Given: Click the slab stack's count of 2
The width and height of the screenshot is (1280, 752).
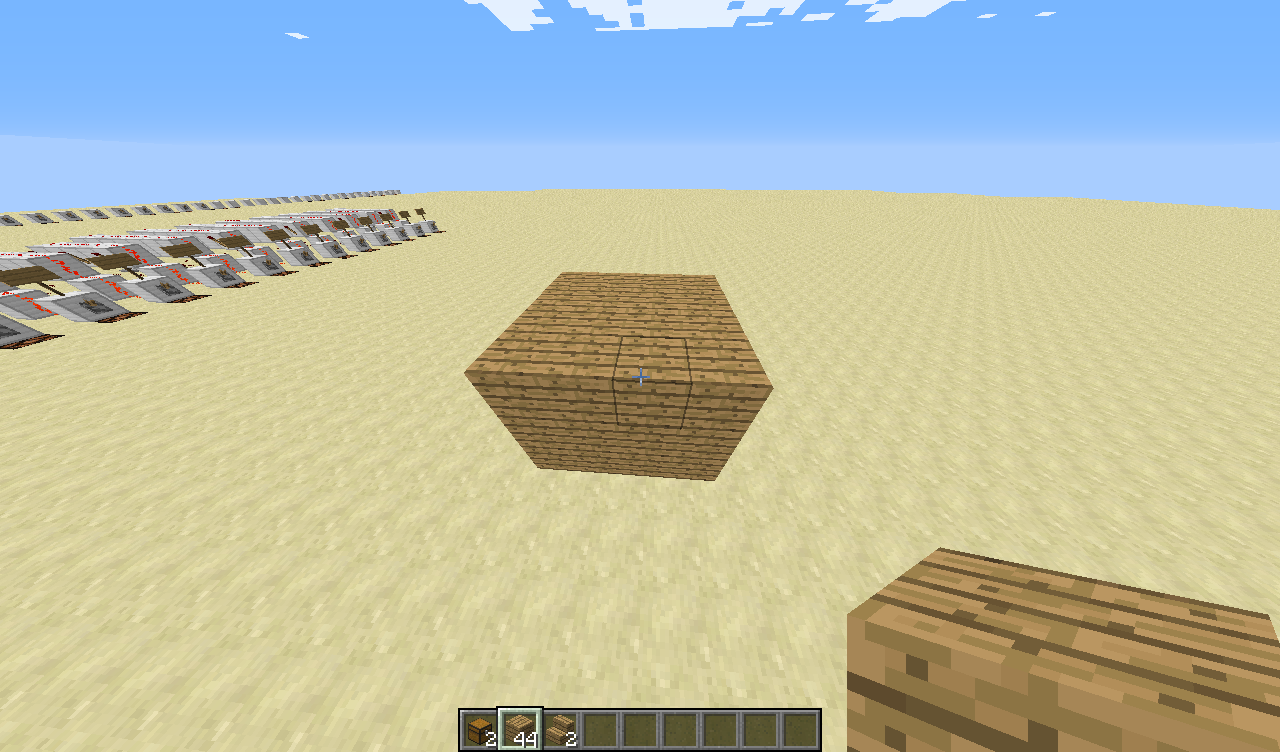Looking at the screenshot, I should pos(572,738).
